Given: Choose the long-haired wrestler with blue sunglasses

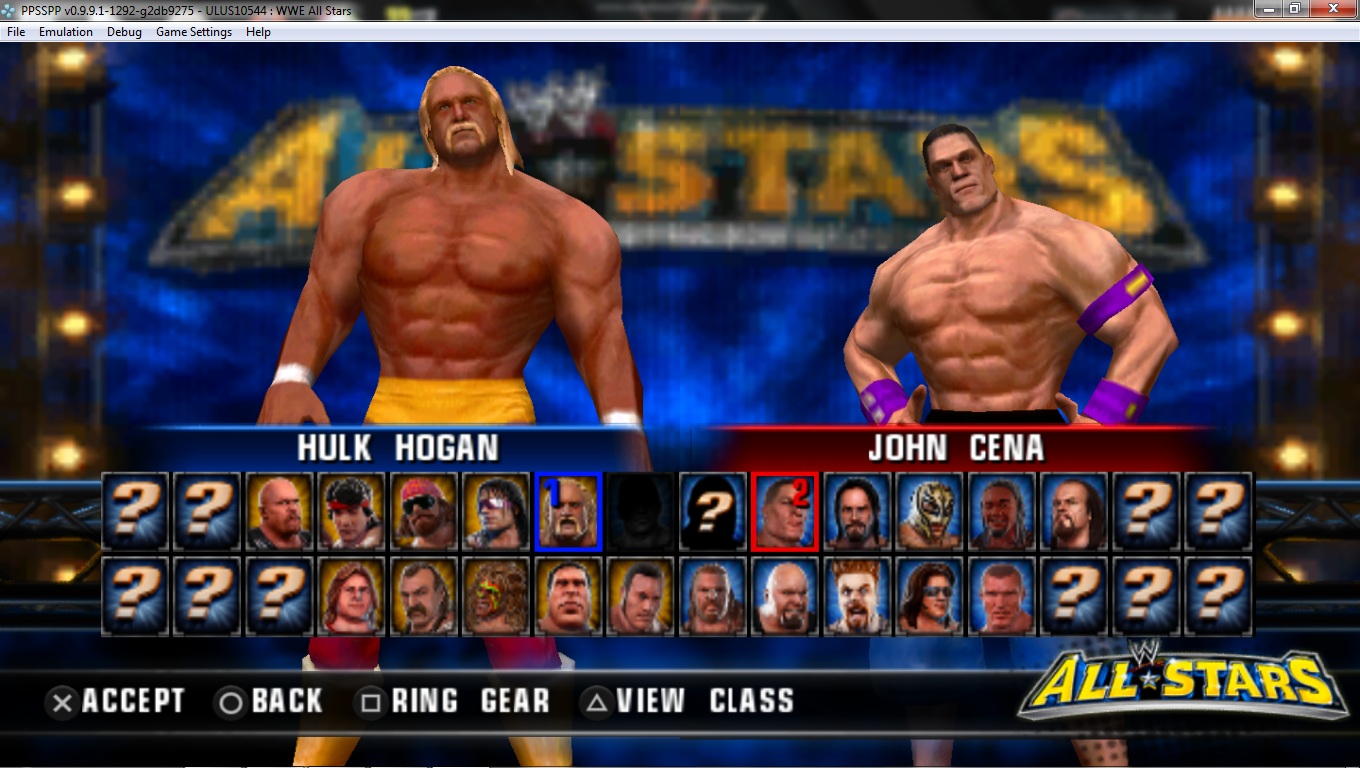Looking at the screenshot, I should tap(929, 597).
